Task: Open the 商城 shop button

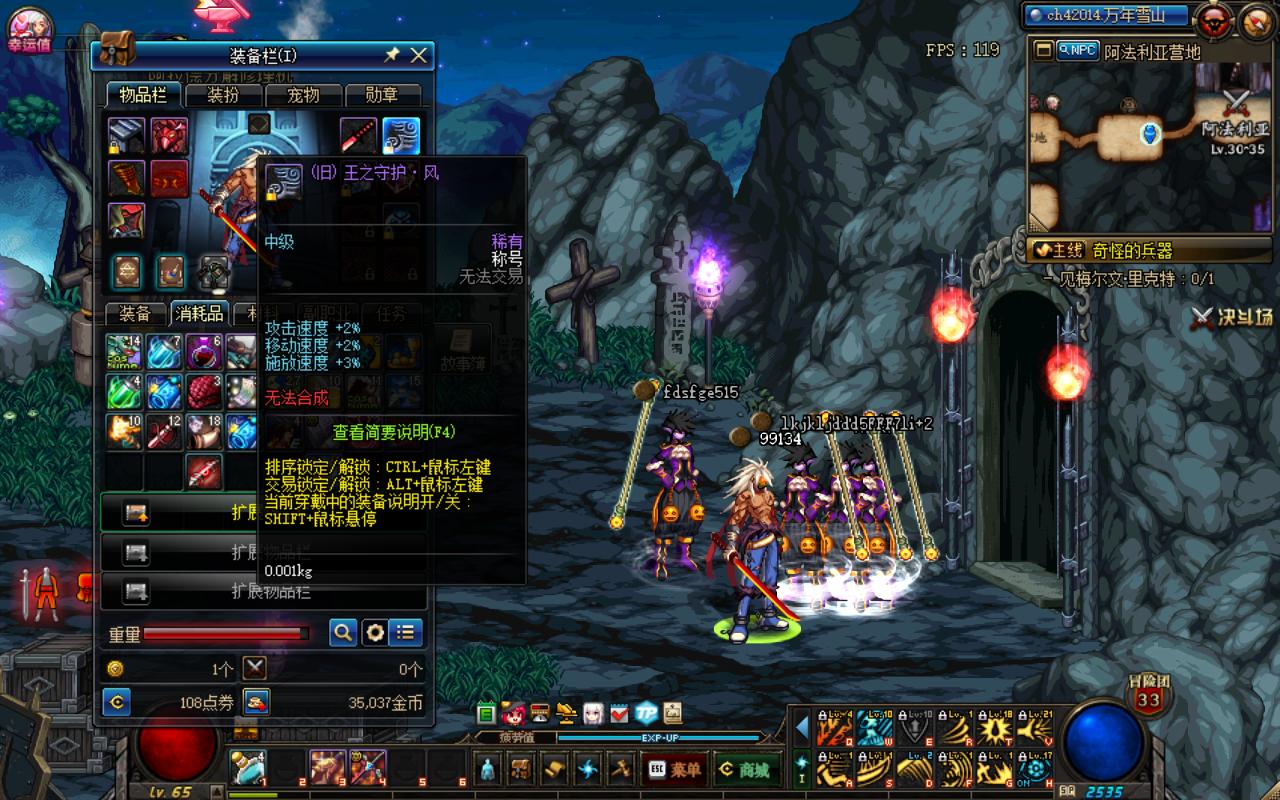Action: tap(746, 769)
